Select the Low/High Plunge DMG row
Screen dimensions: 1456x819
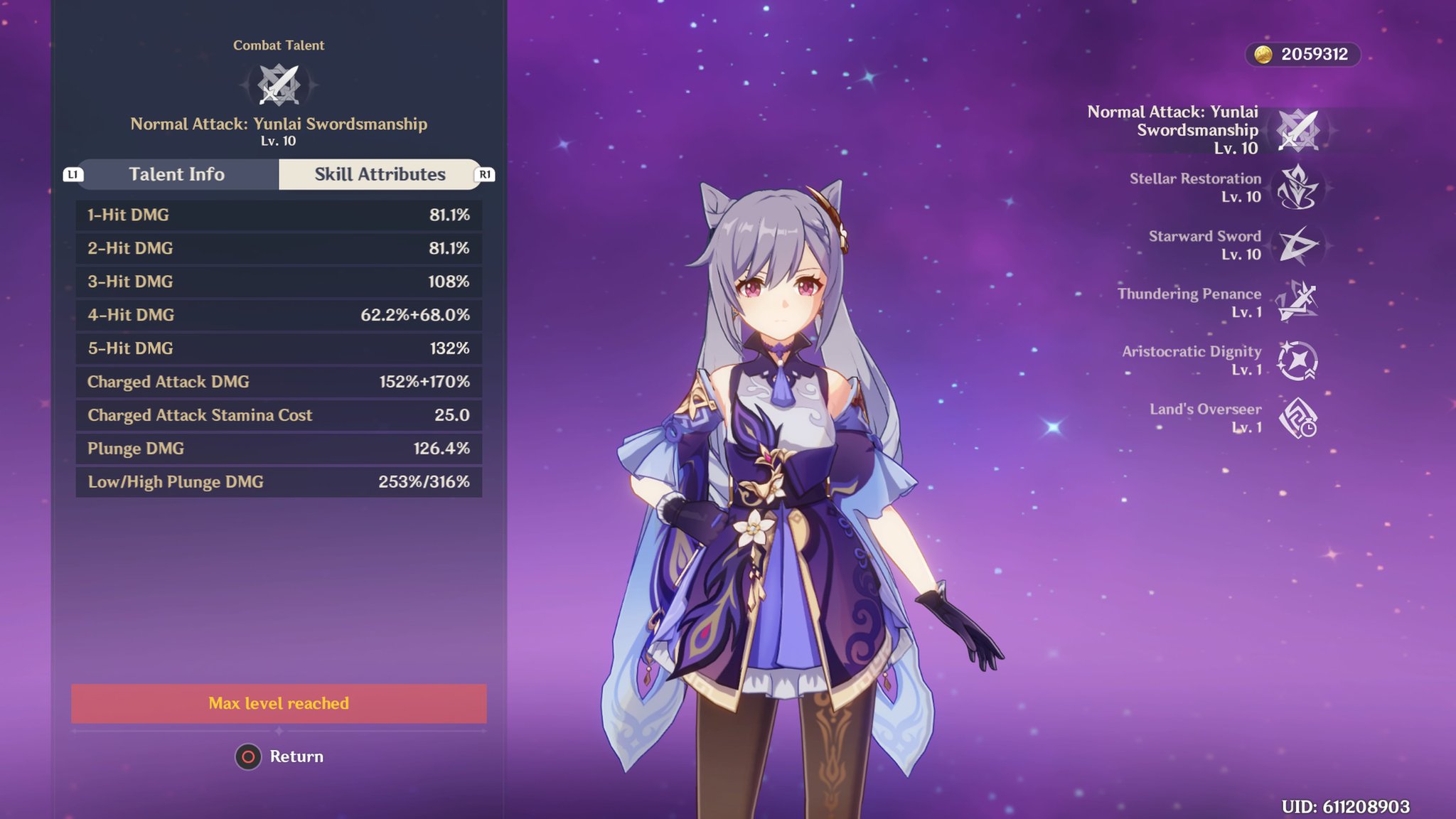279,482
